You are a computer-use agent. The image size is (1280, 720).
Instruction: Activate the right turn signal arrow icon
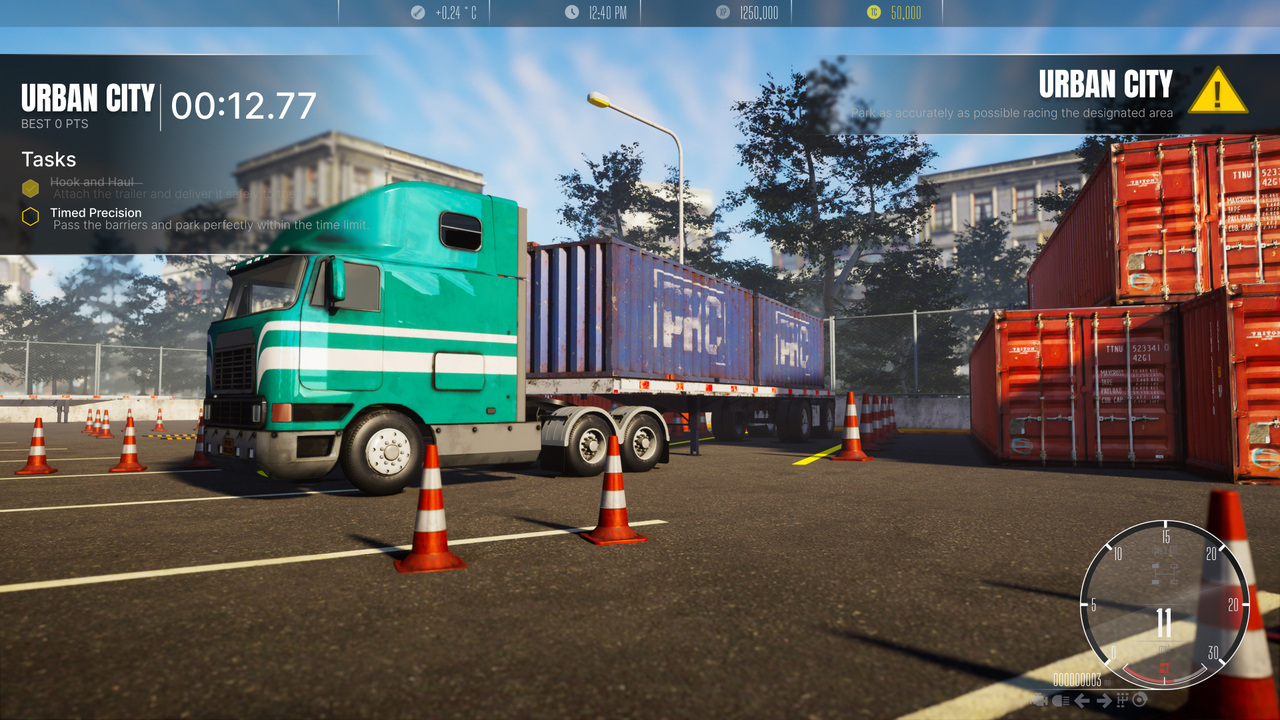tap(1103, 700)
